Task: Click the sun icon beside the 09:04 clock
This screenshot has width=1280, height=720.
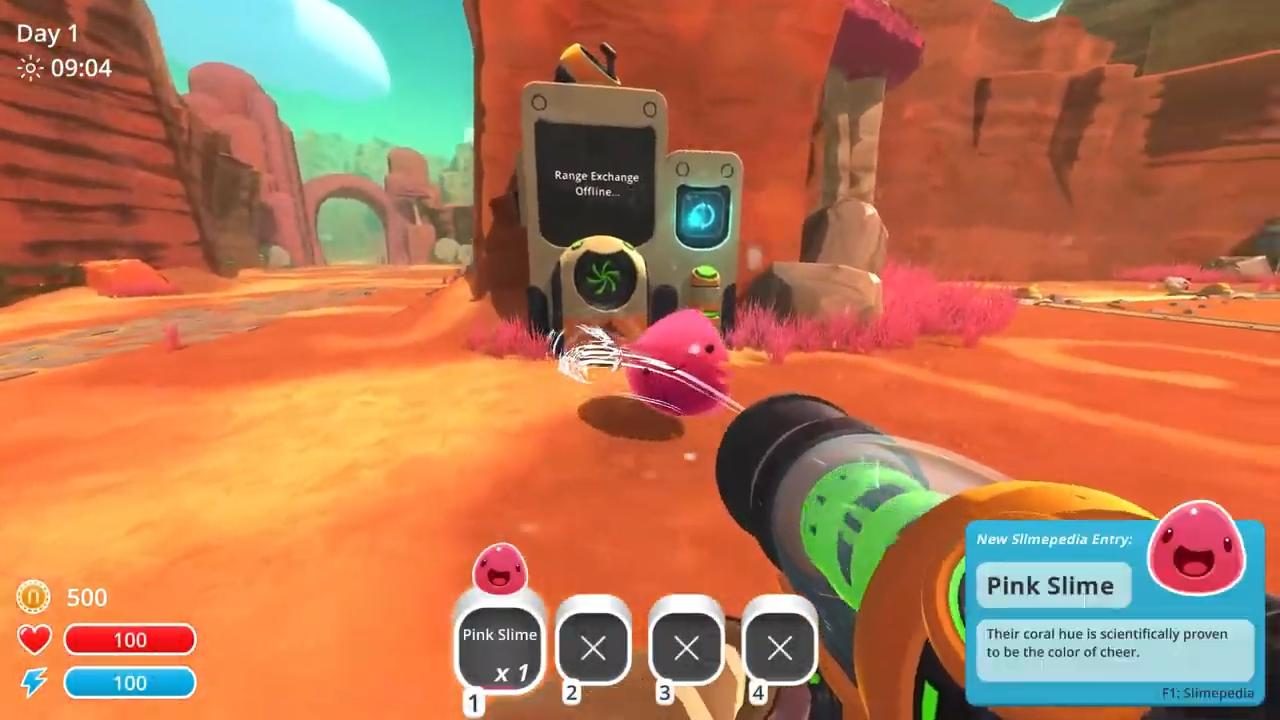Action: [x=30, y=68]
